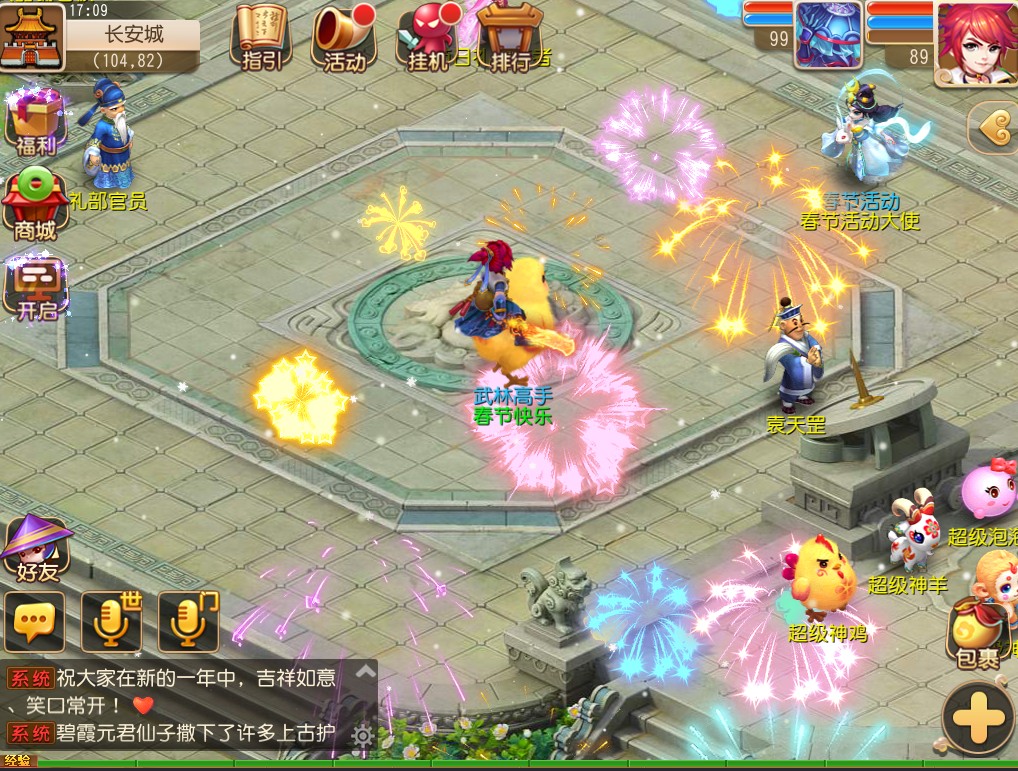The height and width of the screenshot is (771, 1018).
Task: Click the 开启 chest icon
Action: [36, 288]
